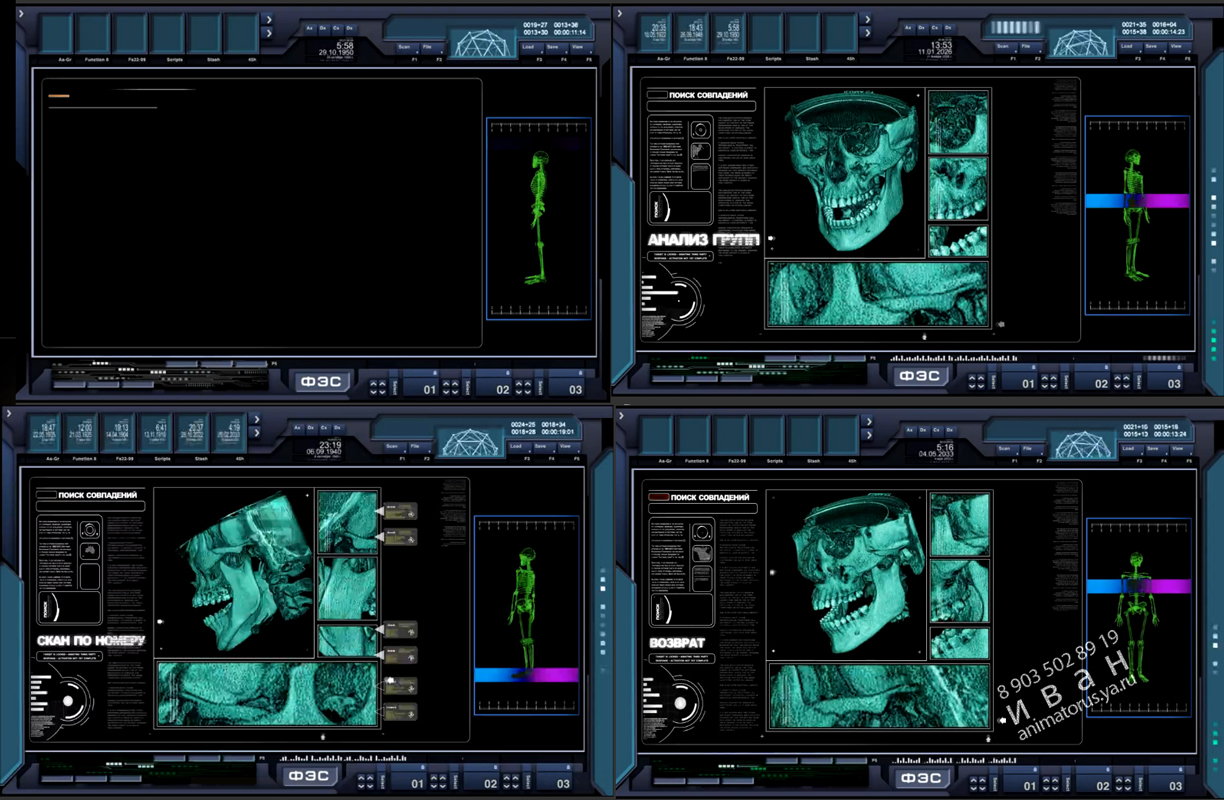Pick the 19:13 timestamp tile
Screen dimensions: 1224x800
pos(120,433)
